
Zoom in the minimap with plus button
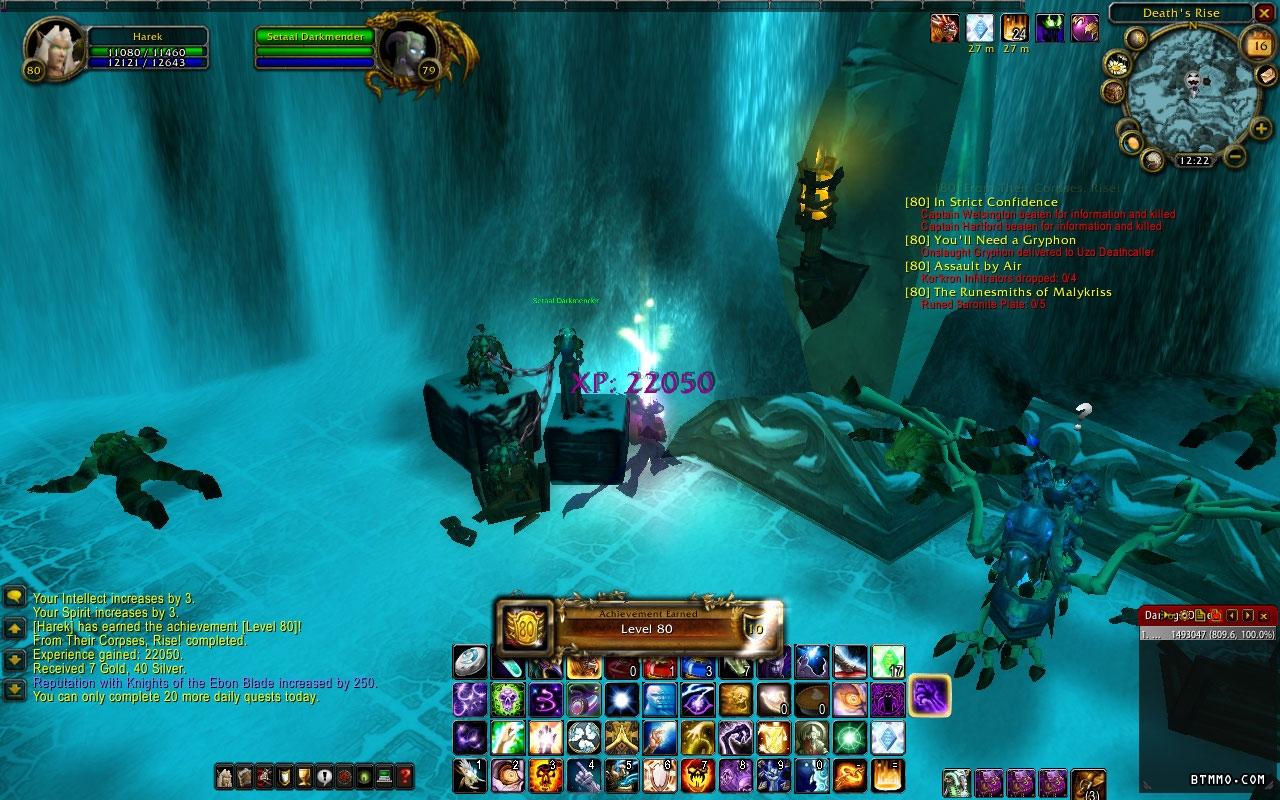pyautogui.click(x=1261, y=129)
